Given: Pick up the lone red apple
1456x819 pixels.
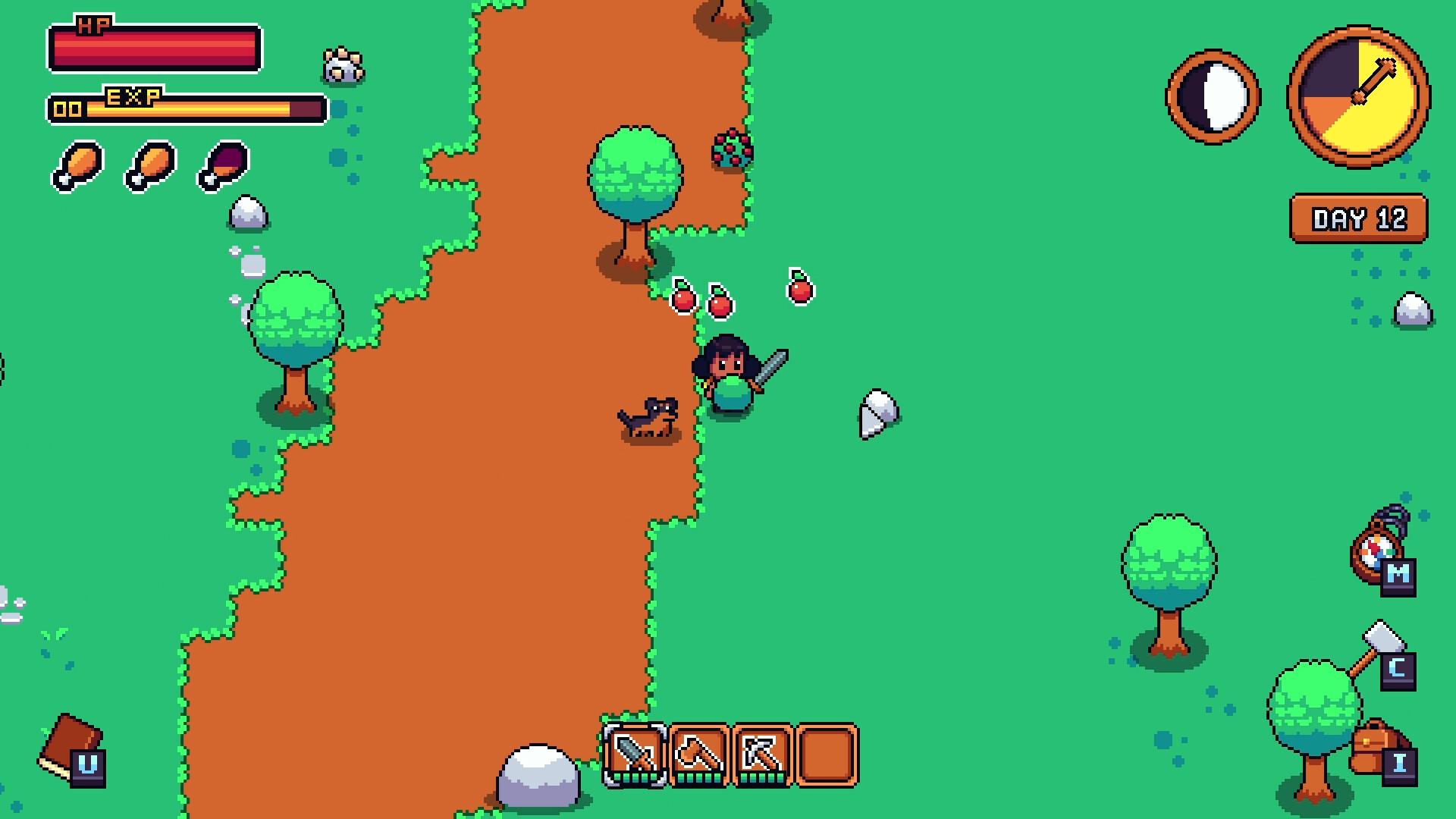Looking at the screenshot, I should click(x=800, y=290).
